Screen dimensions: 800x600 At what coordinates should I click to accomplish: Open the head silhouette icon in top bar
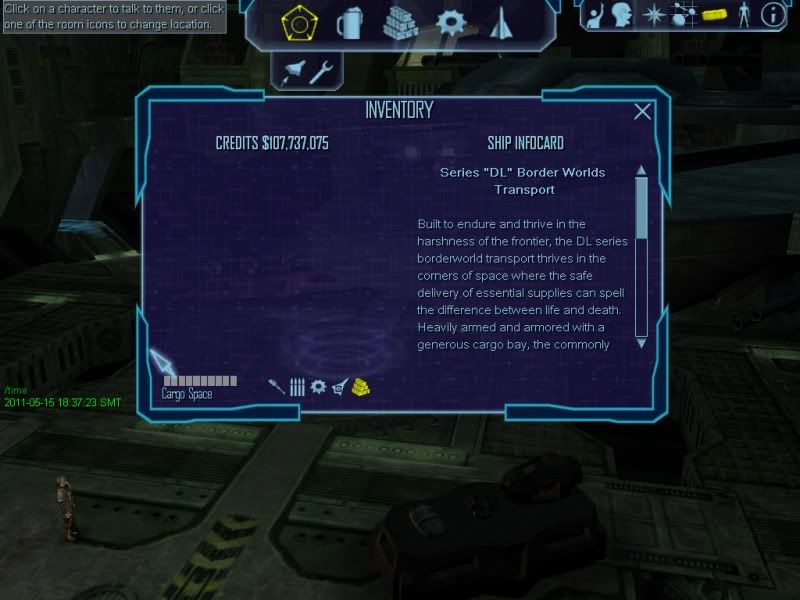[x=624, y=15]
